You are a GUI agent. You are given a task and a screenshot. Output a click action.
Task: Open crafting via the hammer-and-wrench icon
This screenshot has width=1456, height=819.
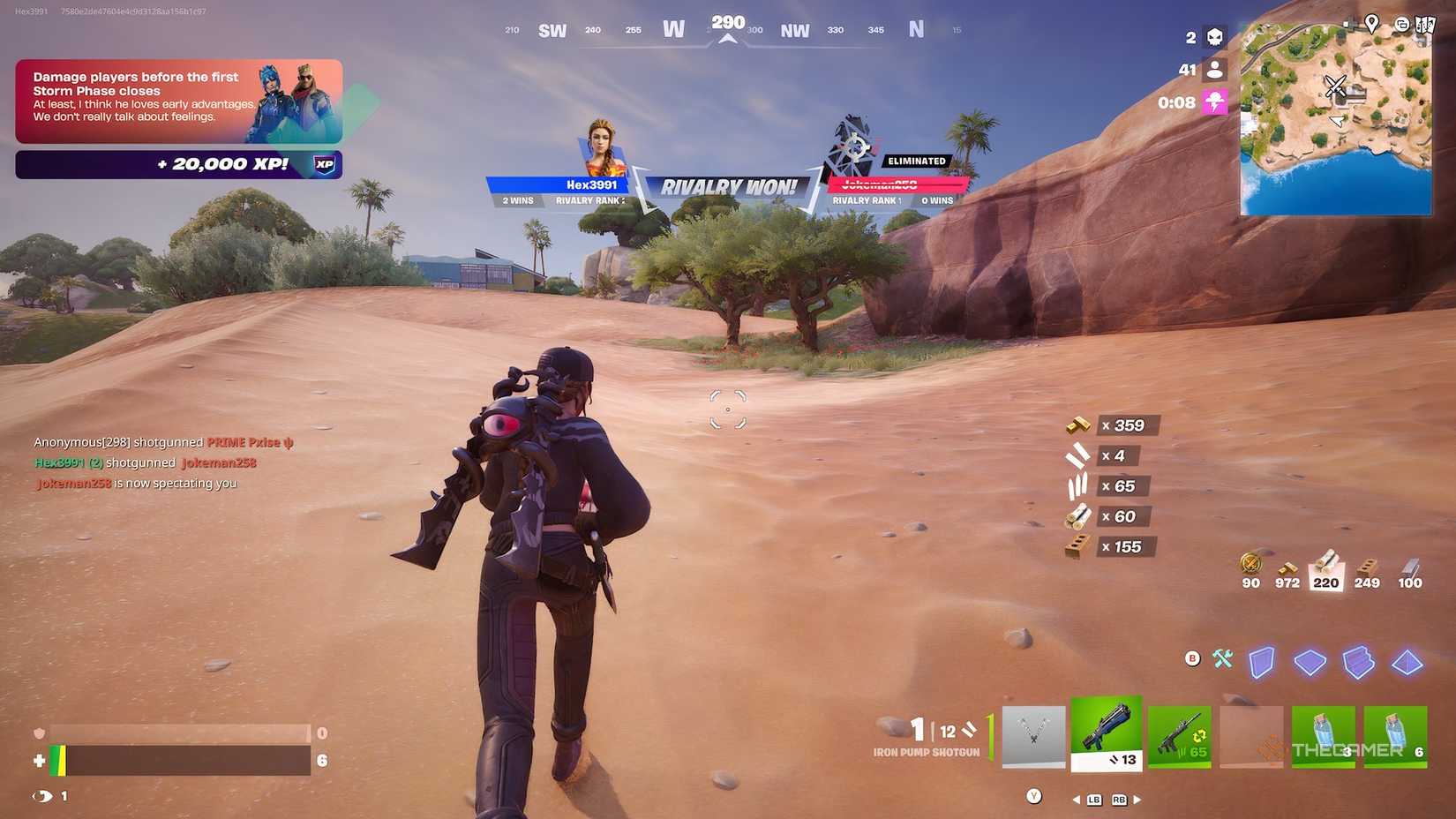point(1221,658)
